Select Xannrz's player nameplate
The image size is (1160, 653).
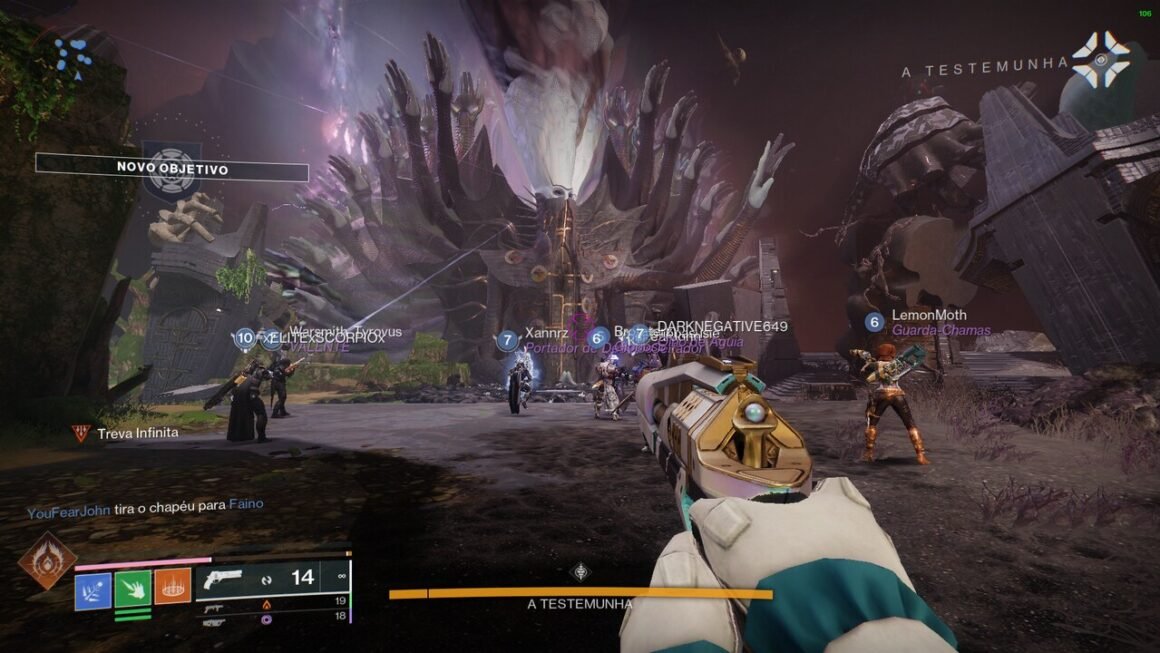click(546, 333)
